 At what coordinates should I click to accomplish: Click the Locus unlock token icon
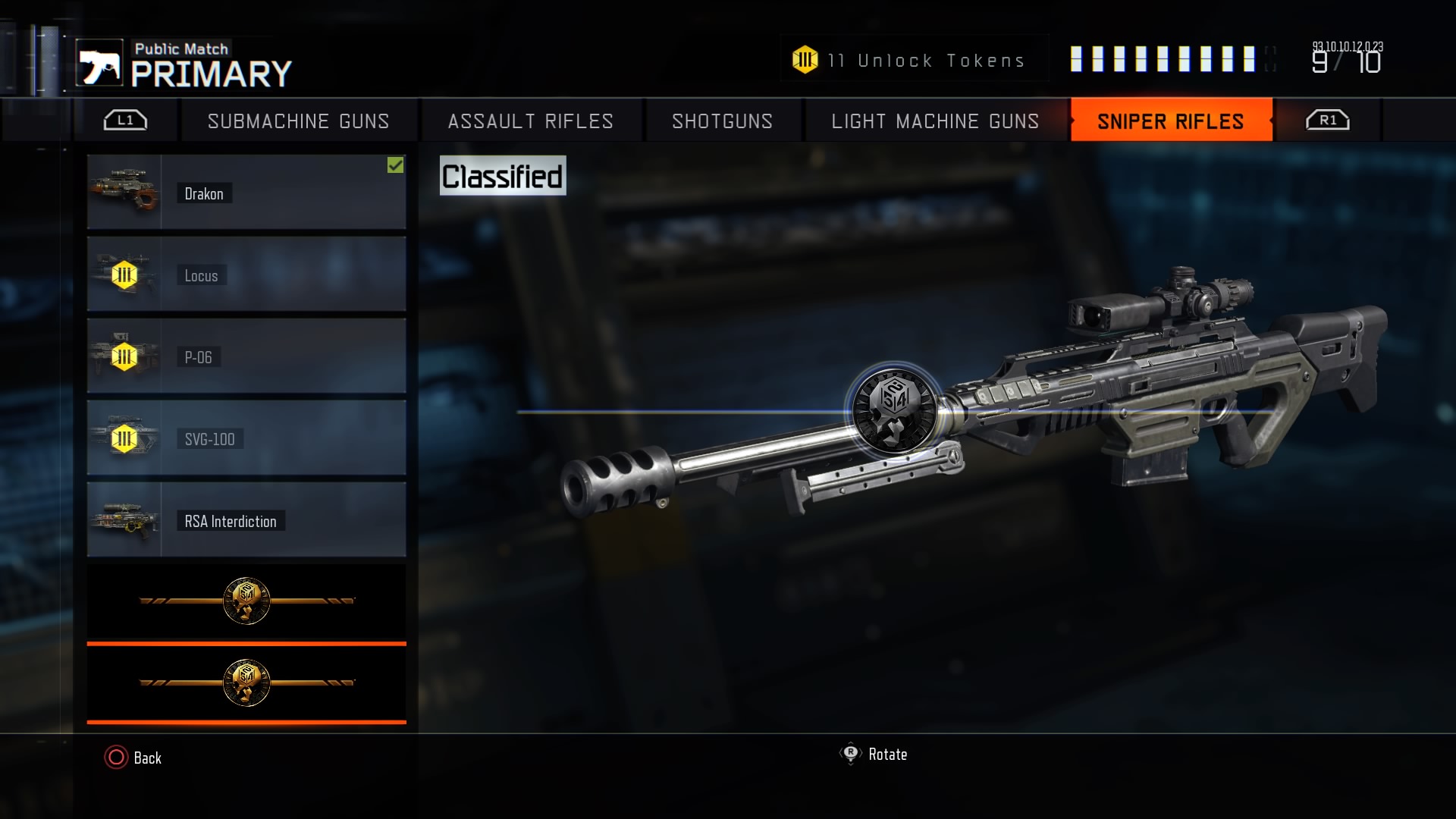pos(124,275)
